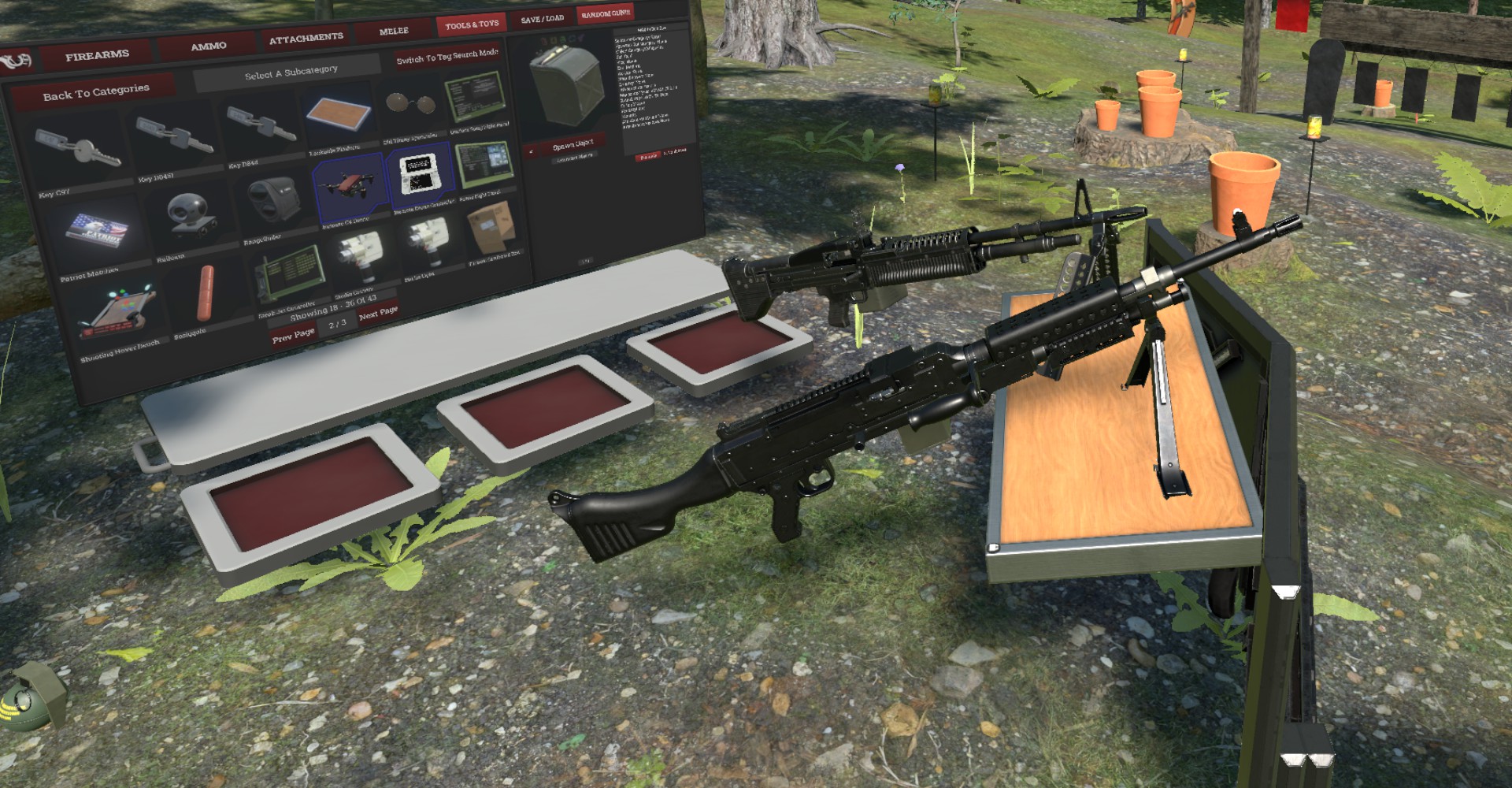This screenshot has width=1512, height=788.
Task: Switch To Tag Search Mode
Action: [447, 57]
